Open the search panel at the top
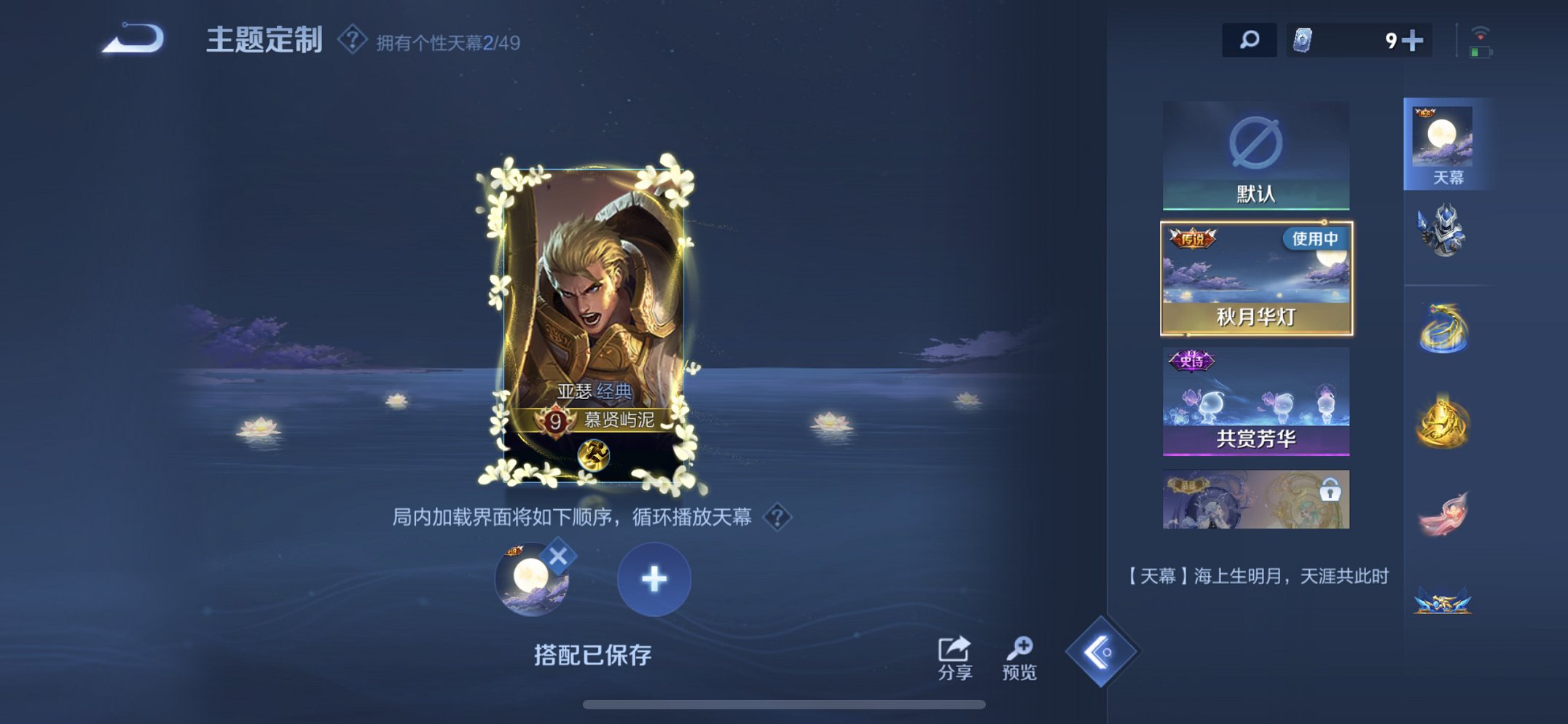This screenshot has height=724, width=1568. 1251,42
